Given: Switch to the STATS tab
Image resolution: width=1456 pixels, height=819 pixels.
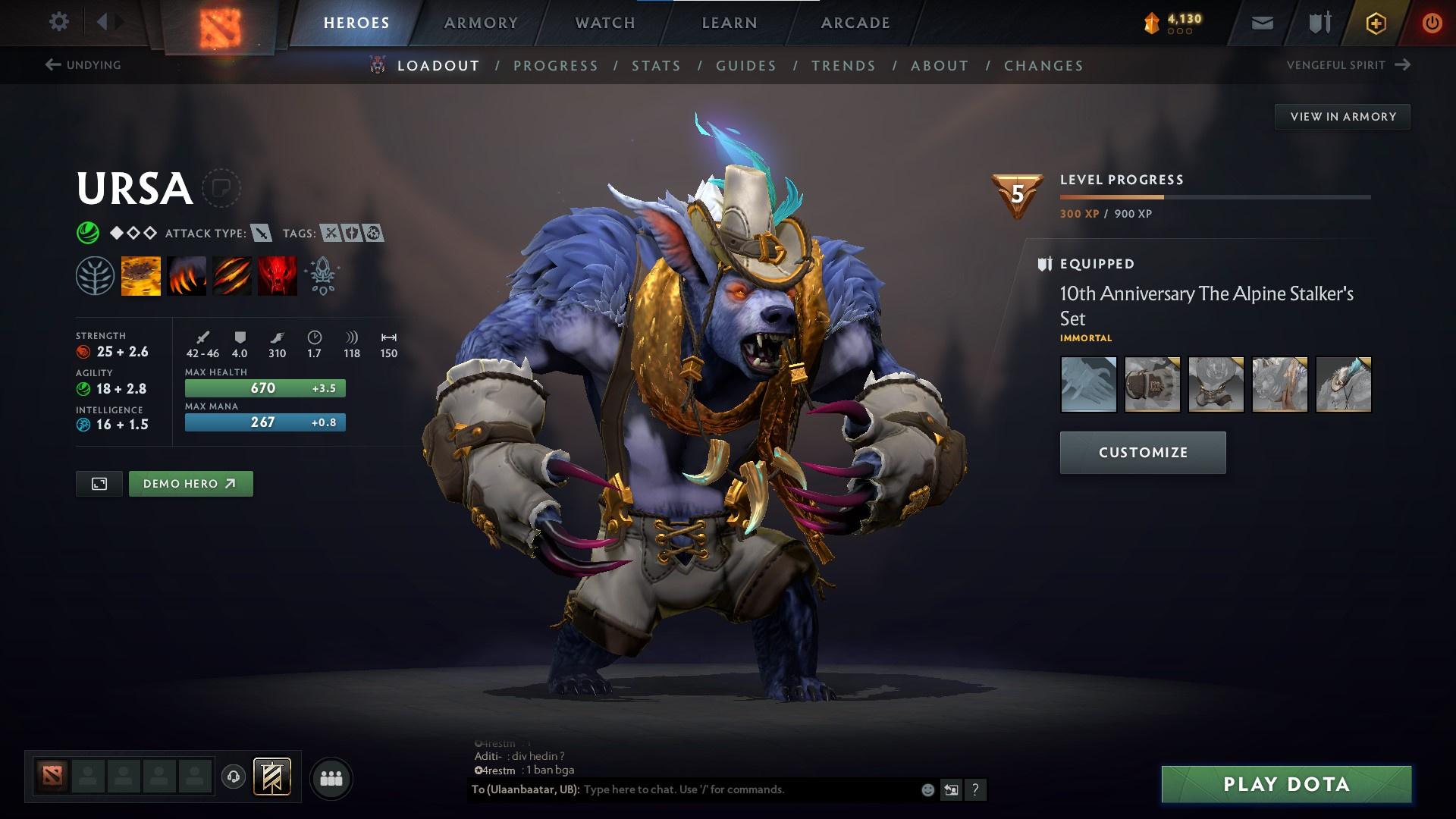Looking at the screenshot, I should pyautogui.click(x=657, y=66).
